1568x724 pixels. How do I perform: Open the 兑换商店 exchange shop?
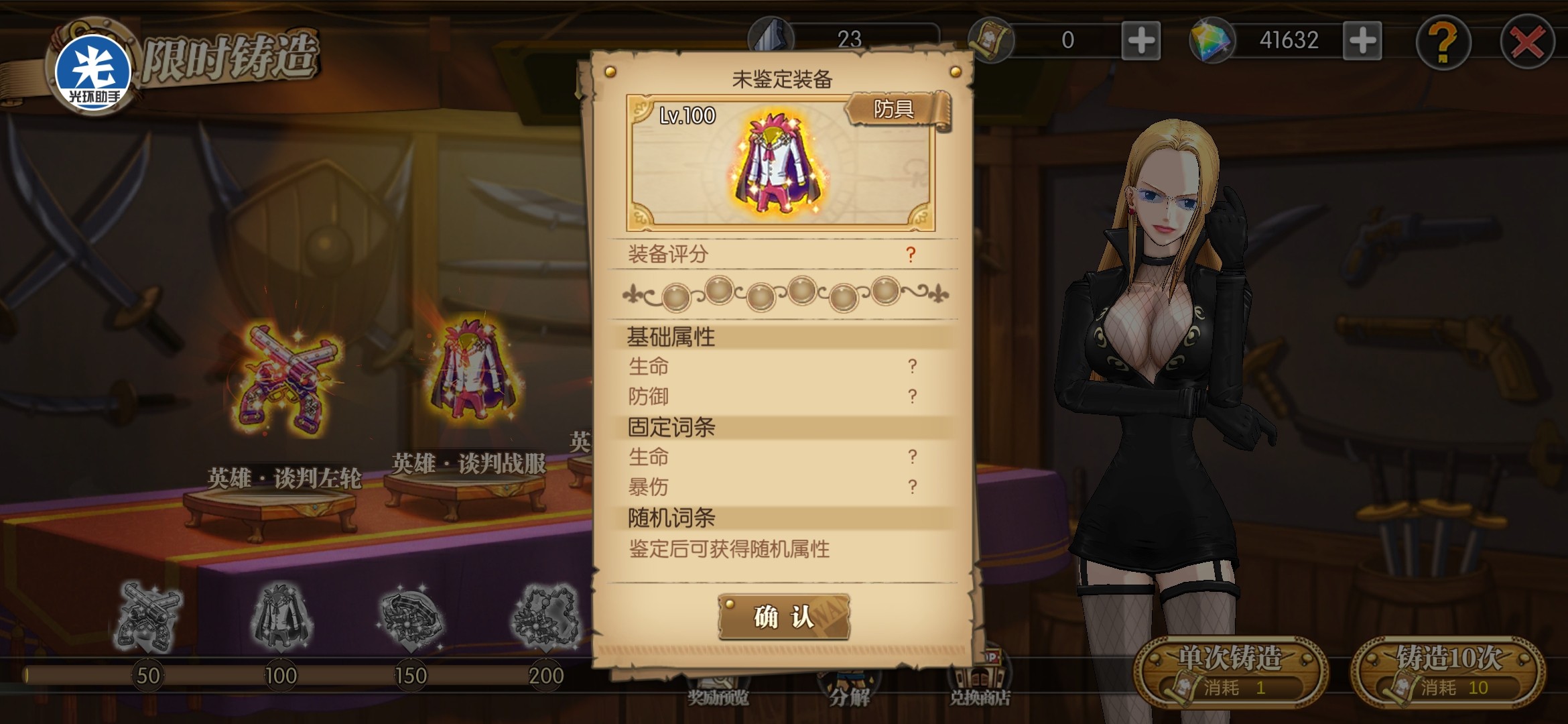pos(980,684)
